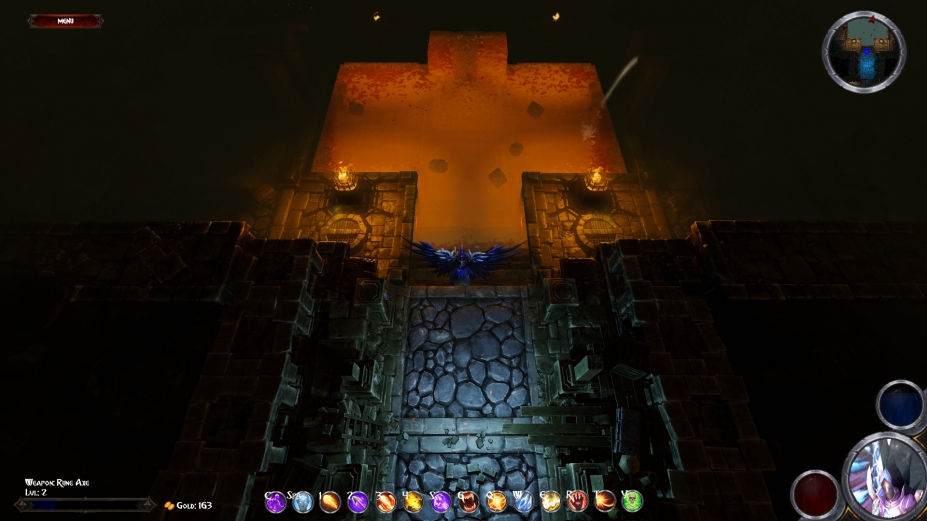Click the circular minimap

(x=863, y=52)
